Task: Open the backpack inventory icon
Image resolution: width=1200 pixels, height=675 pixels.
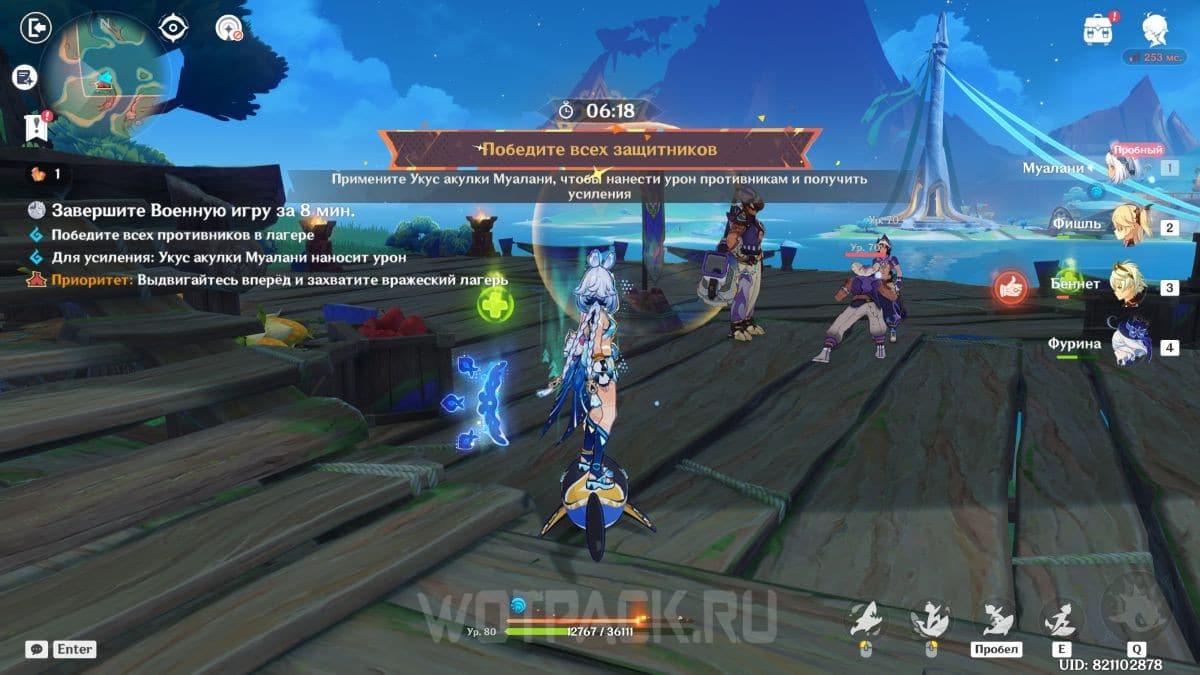Action: tap(1099, 28)
